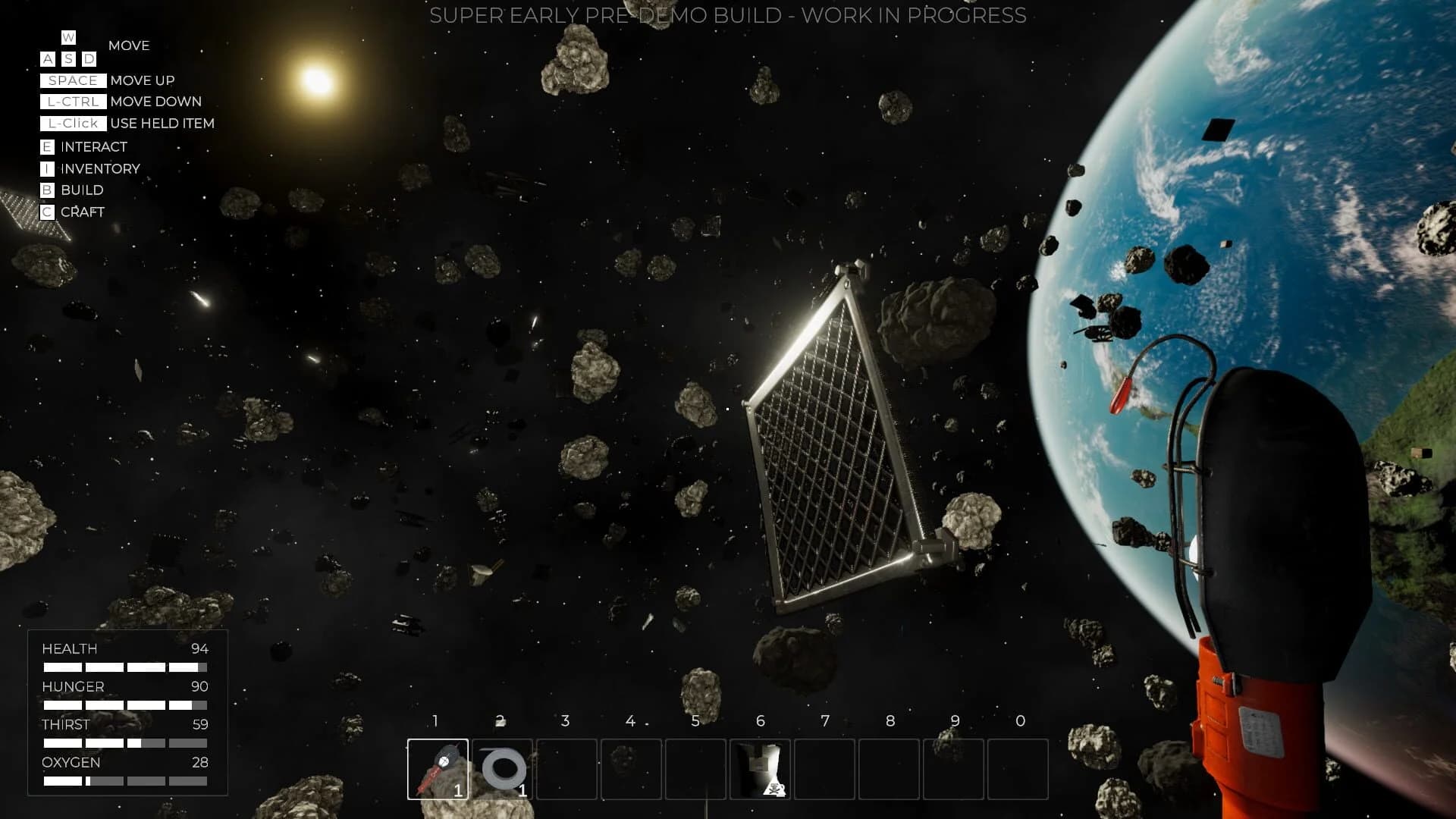This screenshot has height=819, width=1456.
Task: Select the duct tape in hotbar slot 2
Action: pos(502,770)
